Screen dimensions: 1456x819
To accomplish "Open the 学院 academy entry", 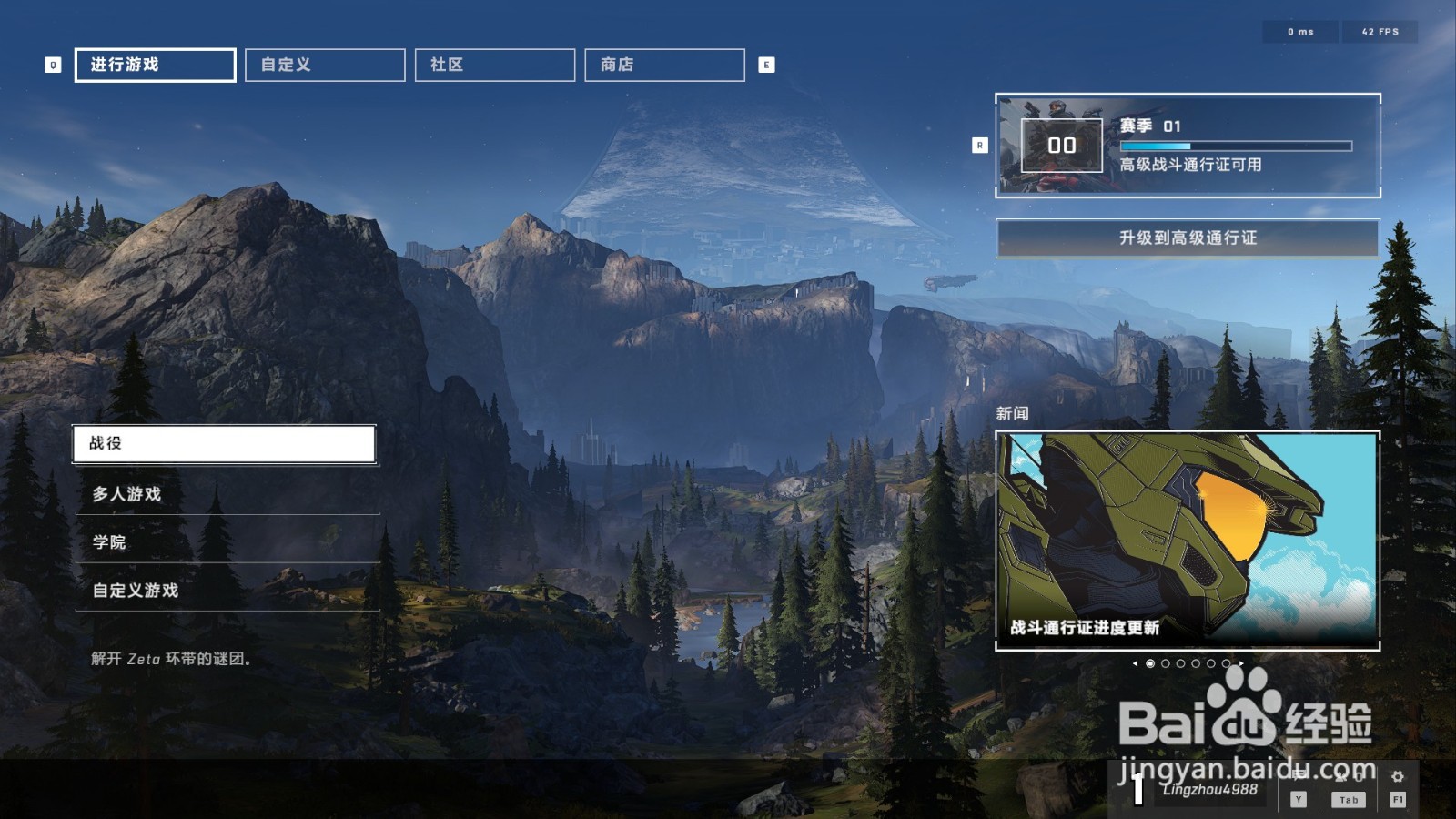I will [x=227, y=542].
